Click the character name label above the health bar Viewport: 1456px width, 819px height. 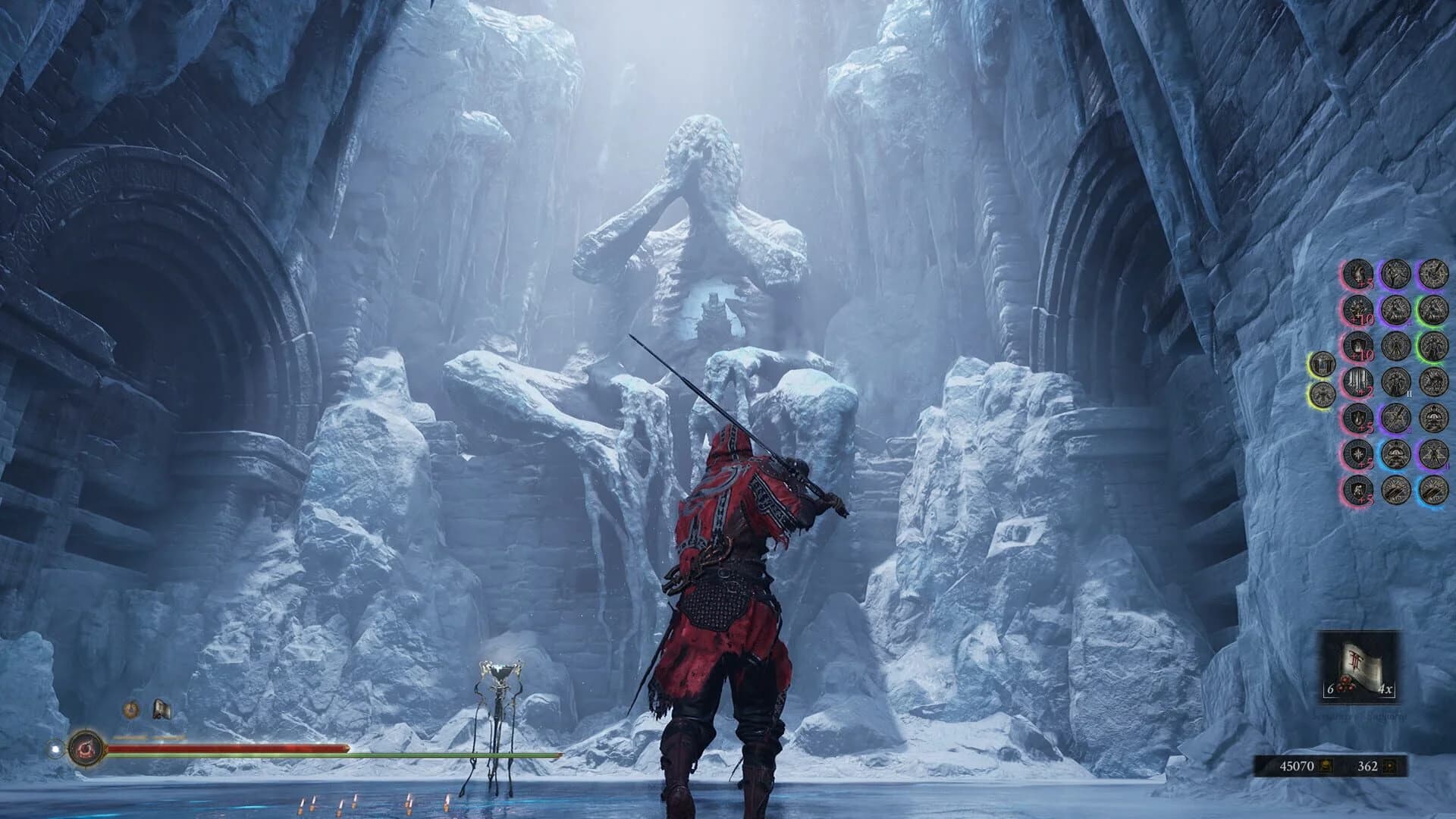click(x=148, y=738)
